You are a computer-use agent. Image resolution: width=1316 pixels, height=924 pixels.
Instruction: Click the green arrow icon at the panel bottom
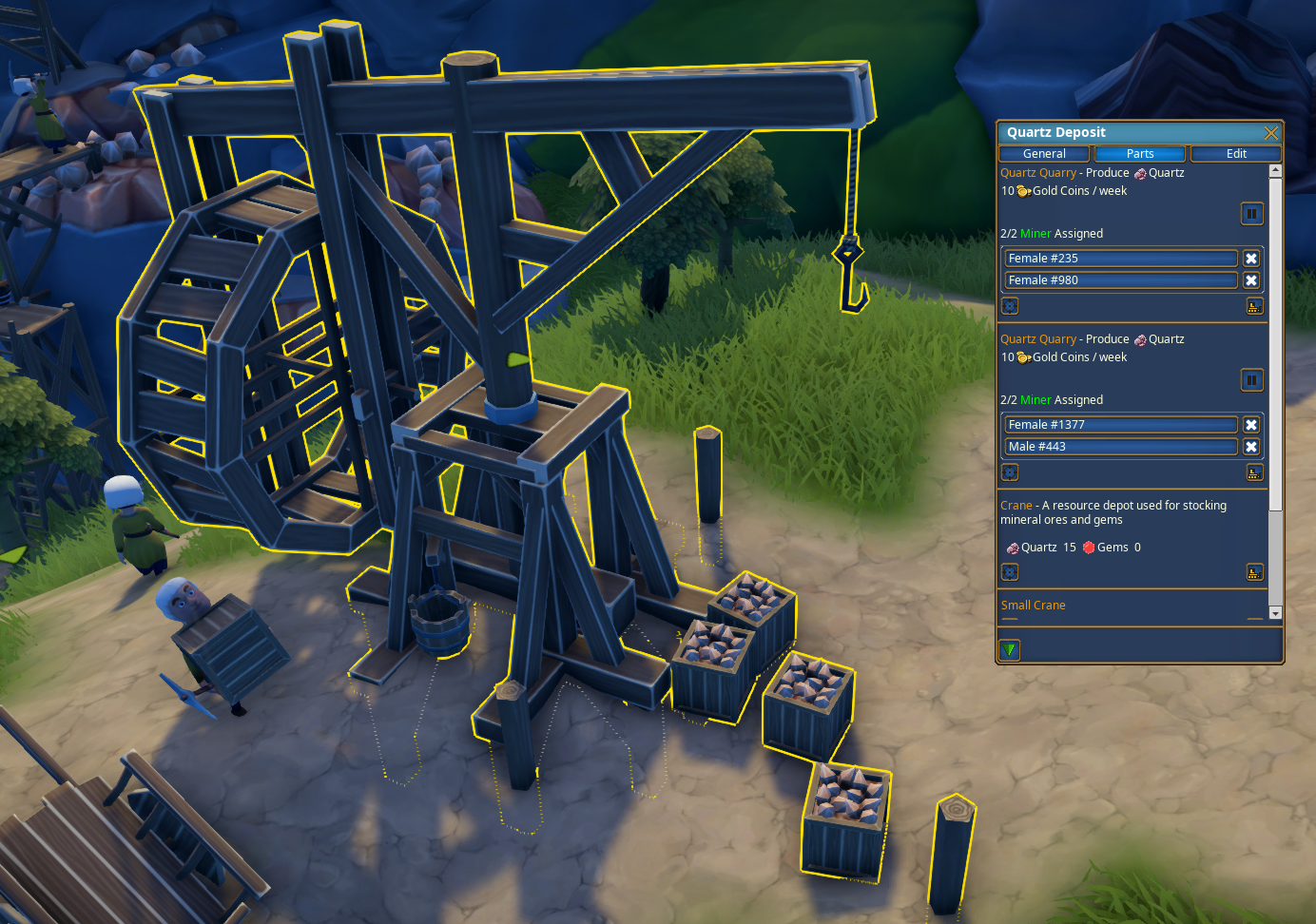pos(1009,649)
